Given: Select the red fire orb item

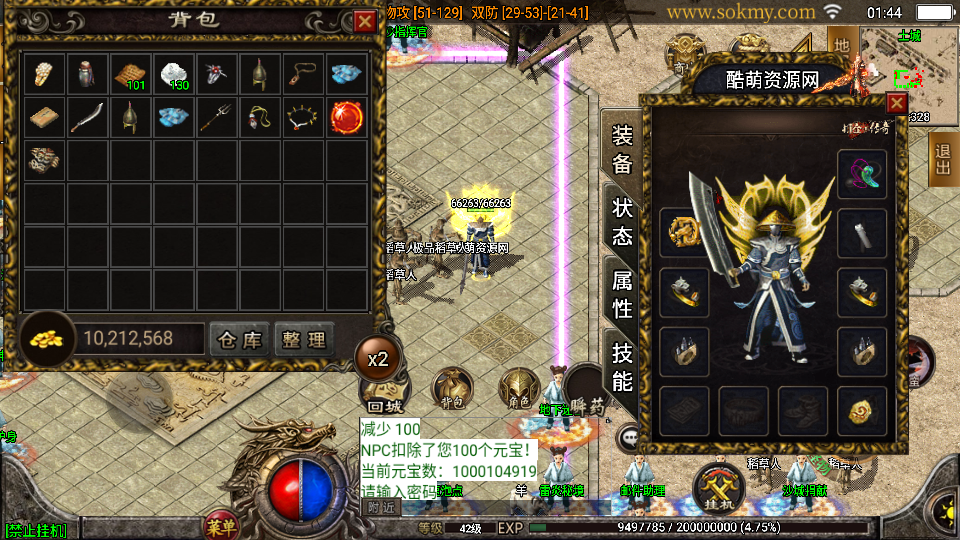Looking at the screenshot, I should click(347, 116).
